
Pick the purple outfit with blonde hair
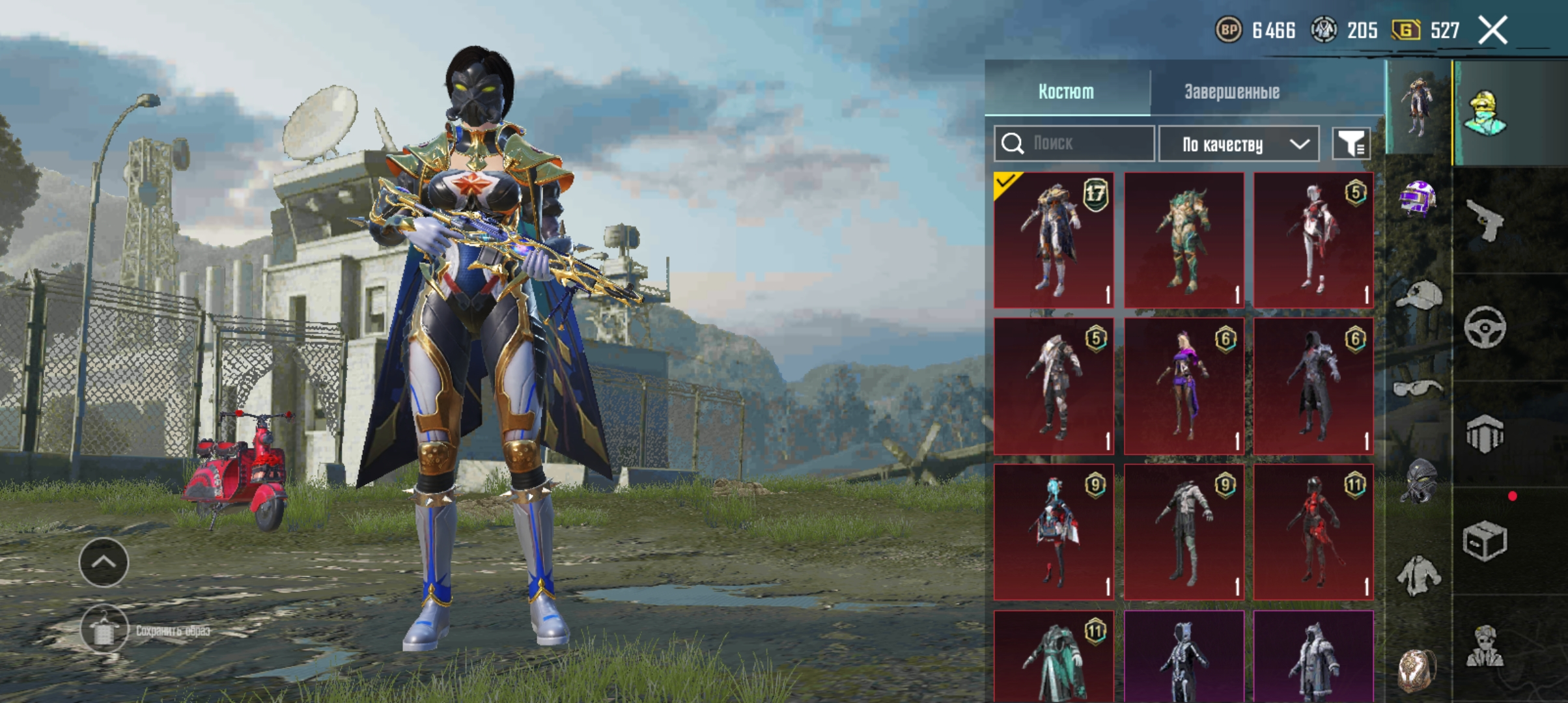[x=1184, y=386]
